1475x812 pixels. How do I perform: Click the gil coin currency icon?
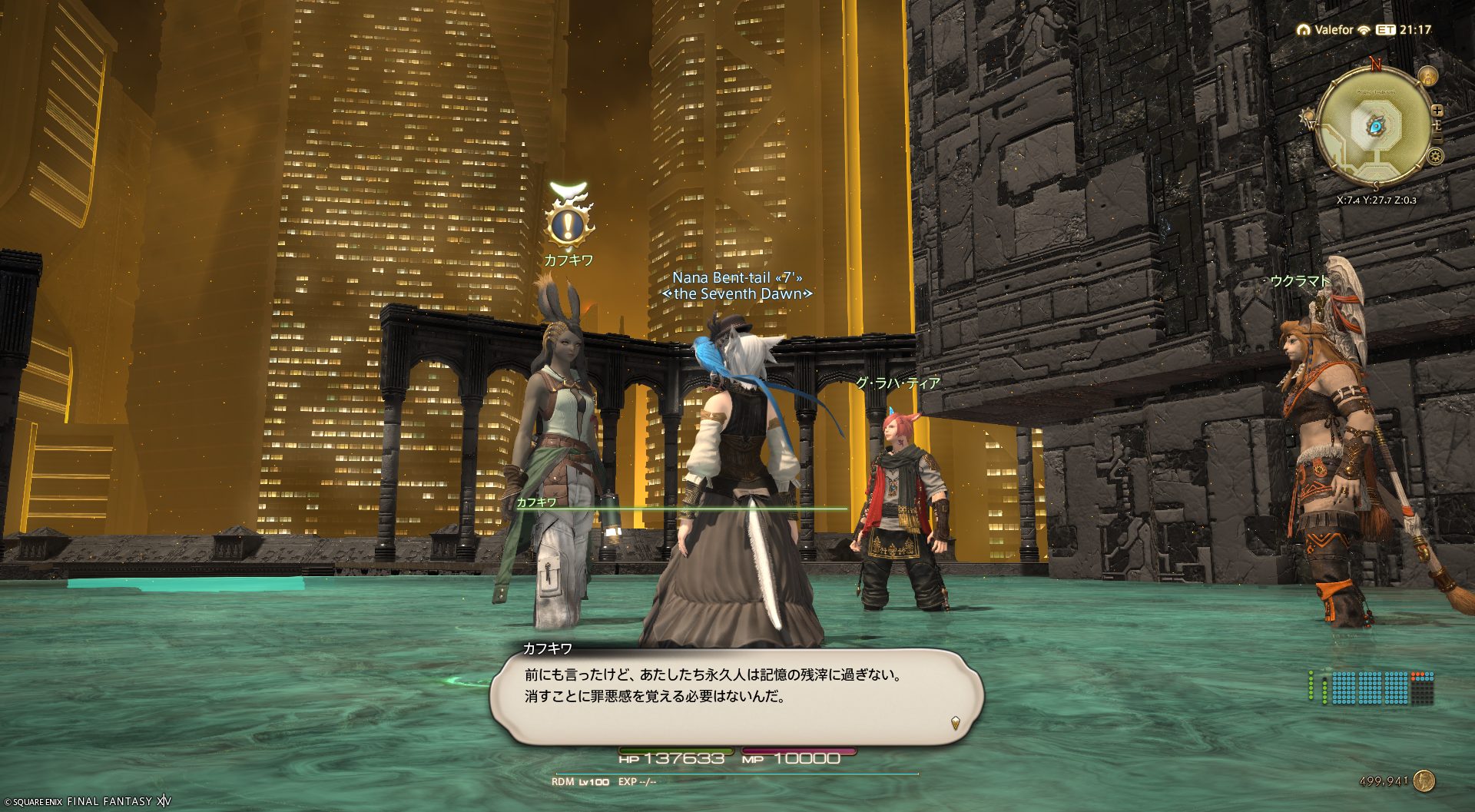(1424, 781)
